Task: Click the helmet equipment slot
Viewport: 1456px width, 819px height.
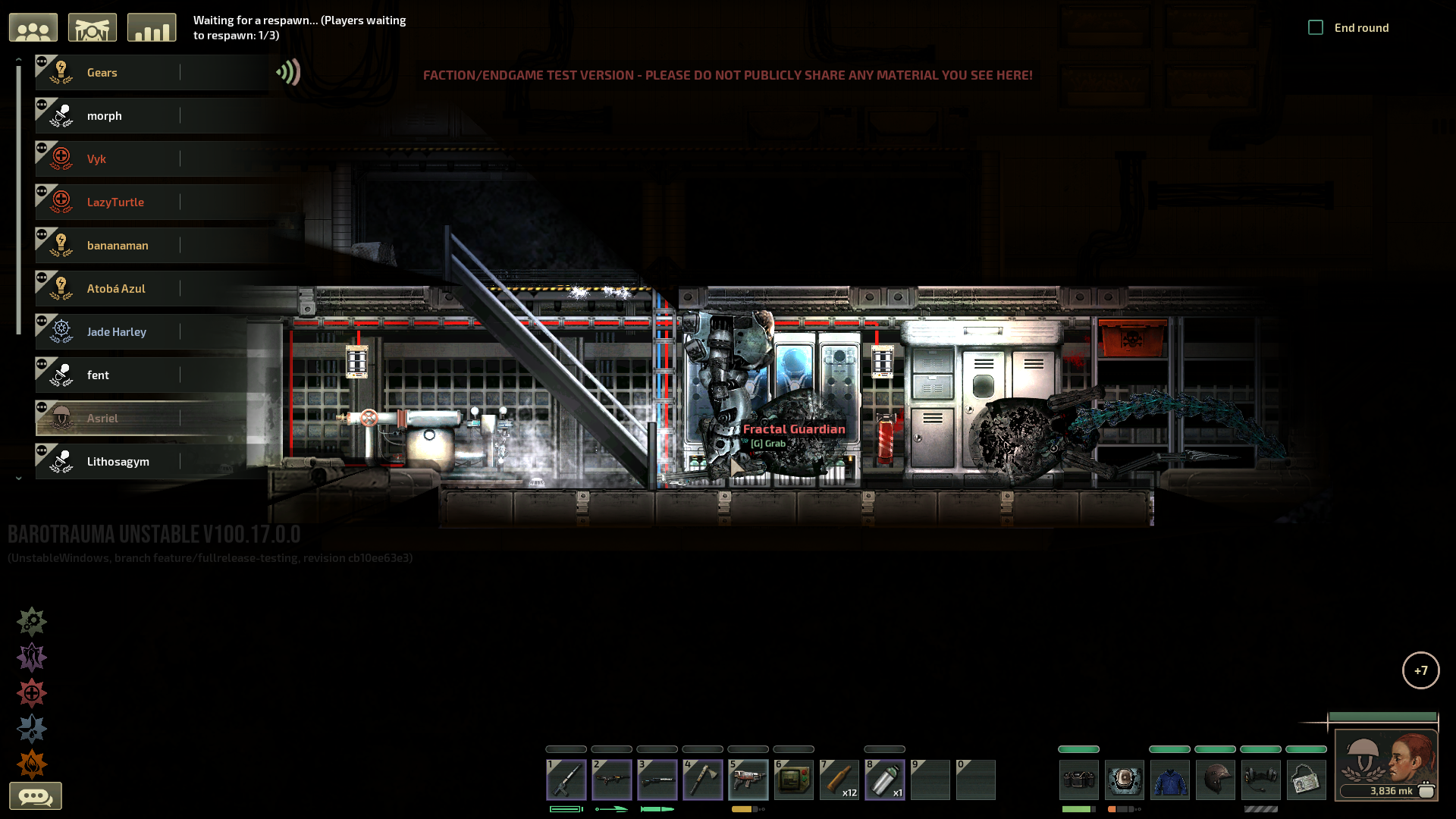Action: 1216,780
